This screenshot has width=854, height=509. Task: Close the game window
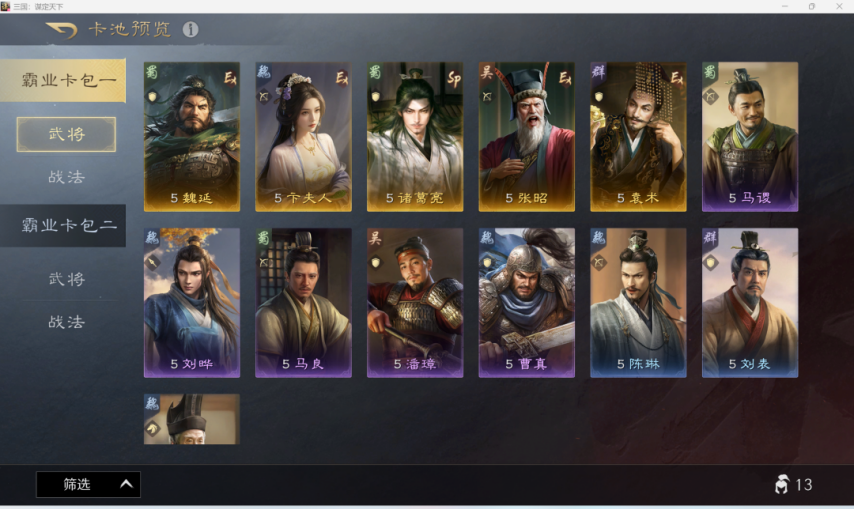[839, 6]
